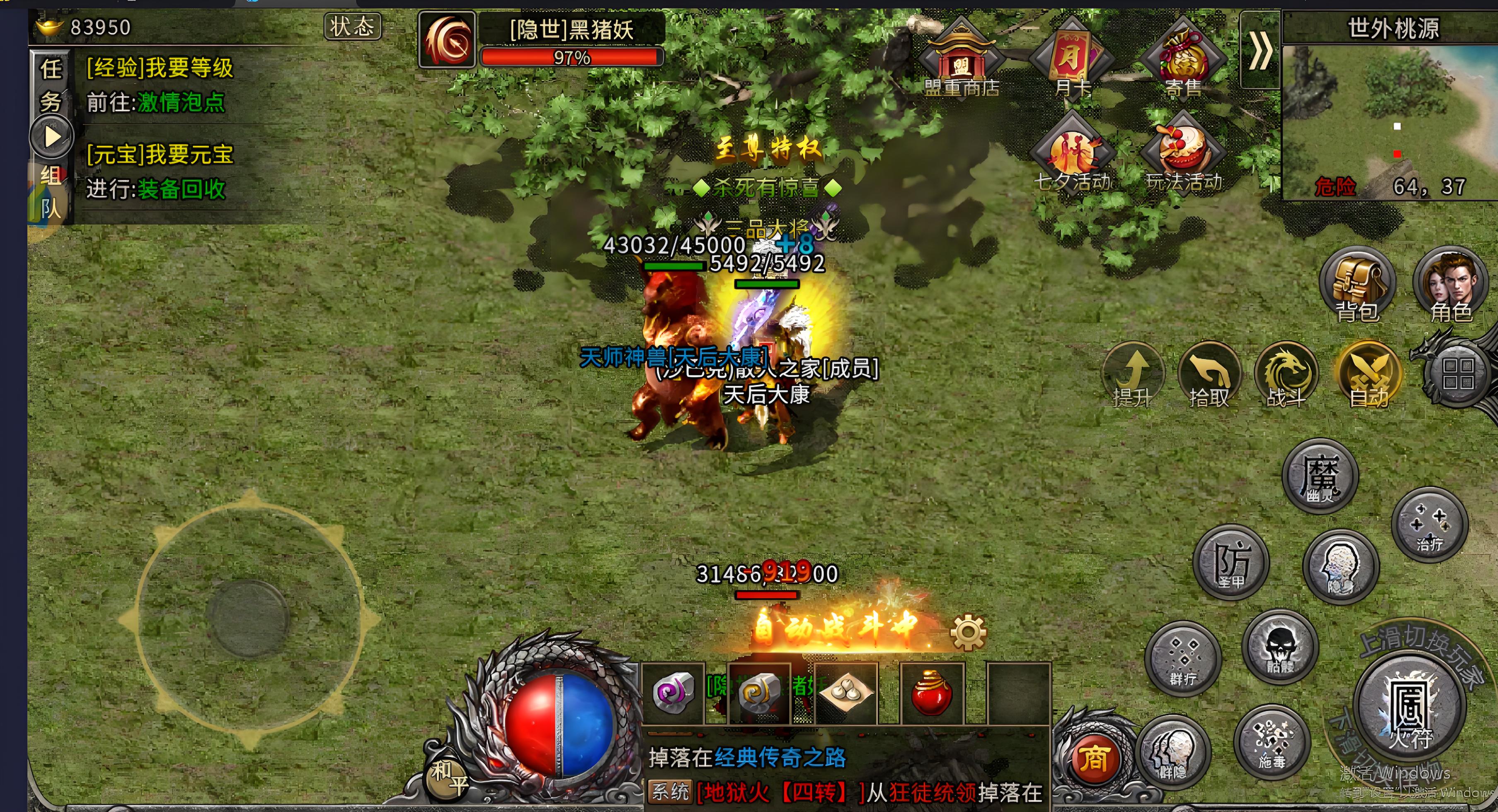
Task: Cast the 施毒 poison skill
Action: 1272,742
